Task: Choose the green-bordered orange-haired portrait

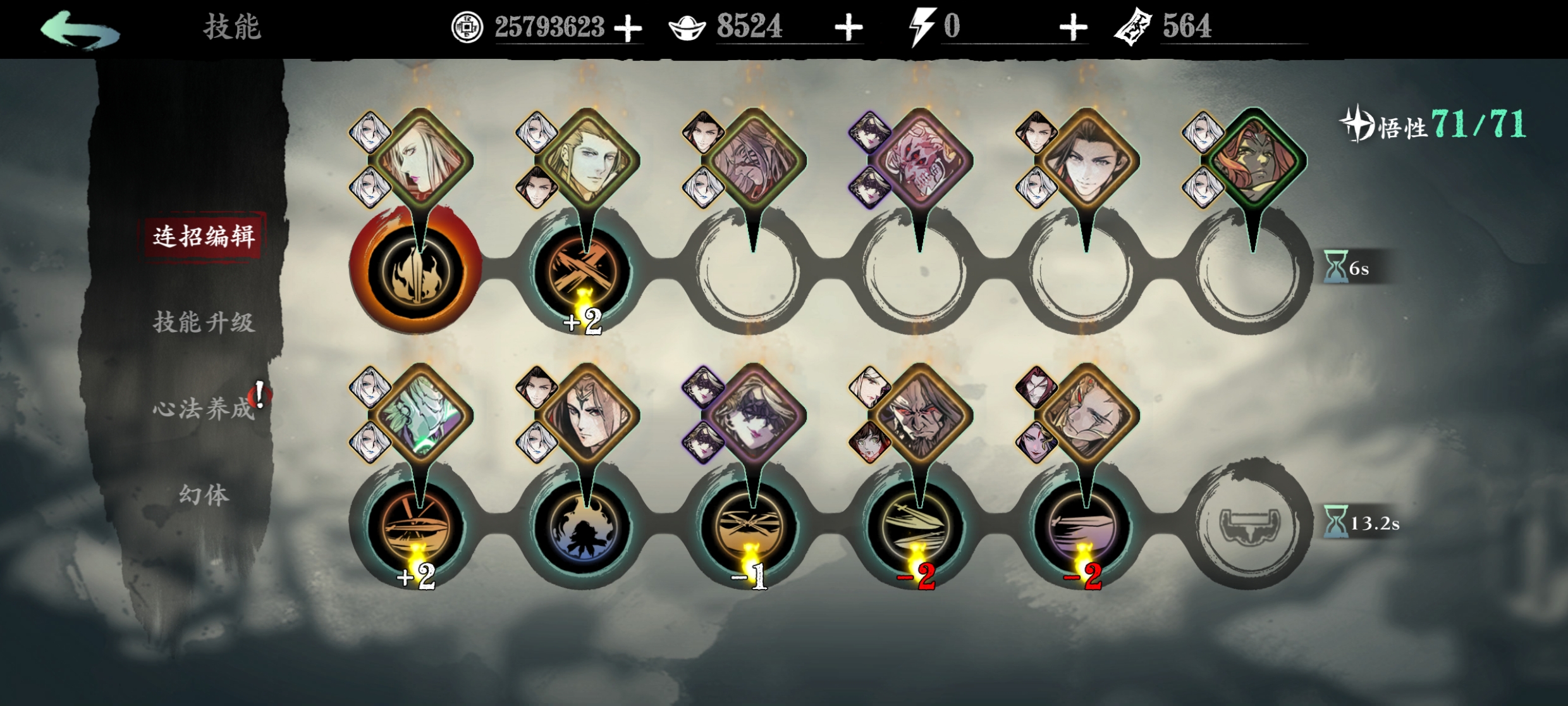Action: [1253, 158]
